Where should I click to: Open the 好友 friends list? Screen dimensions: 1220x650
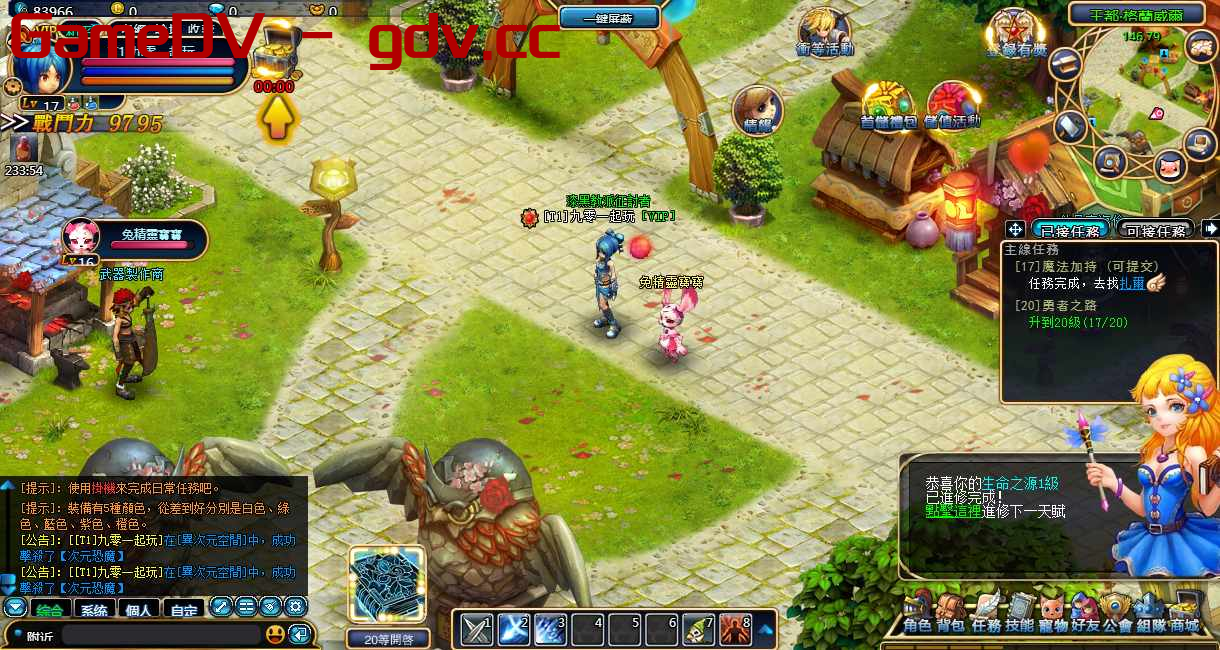click(1084, 613)
